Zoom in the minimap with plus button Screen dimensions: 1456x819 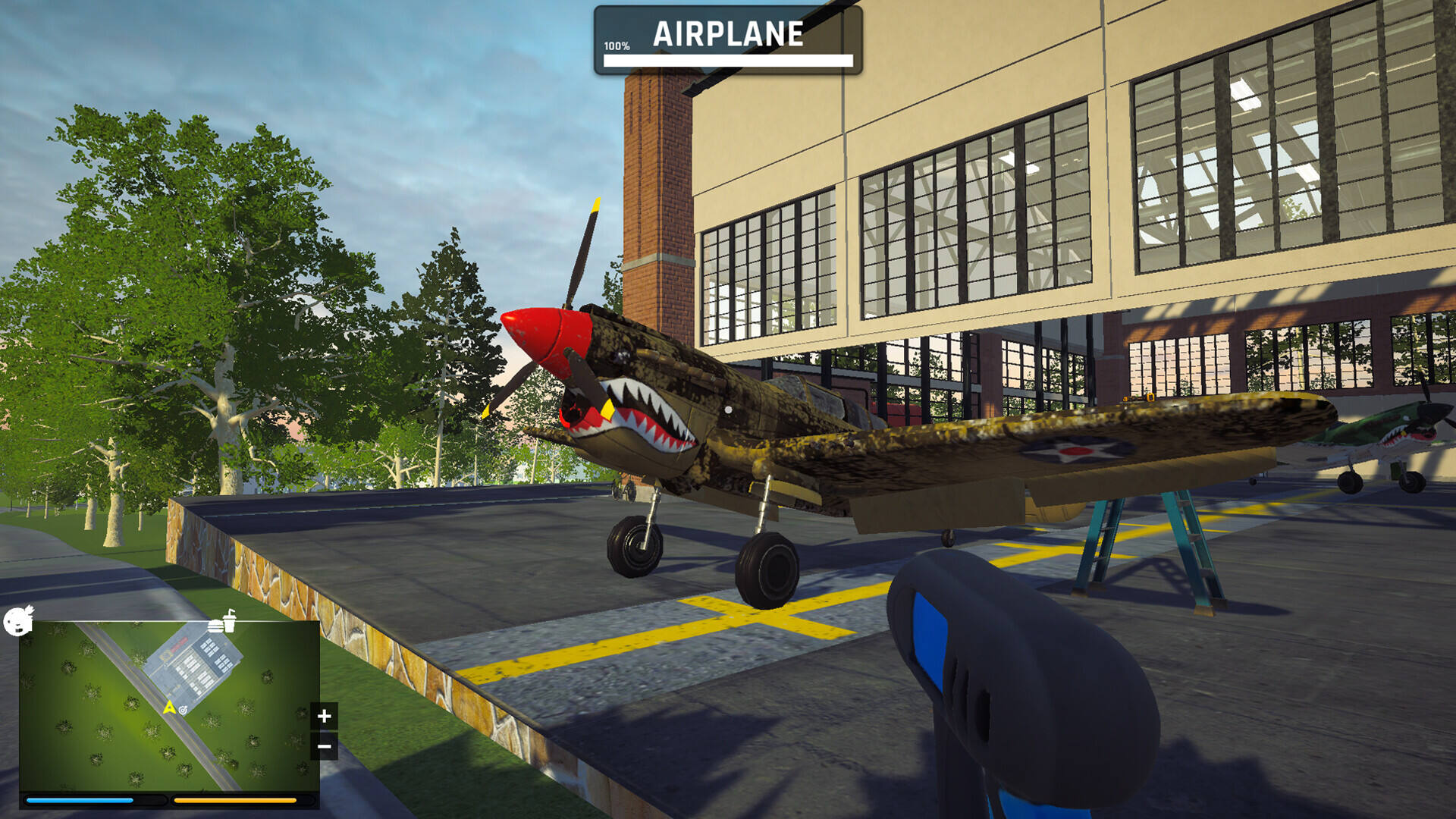pos(324,716)
